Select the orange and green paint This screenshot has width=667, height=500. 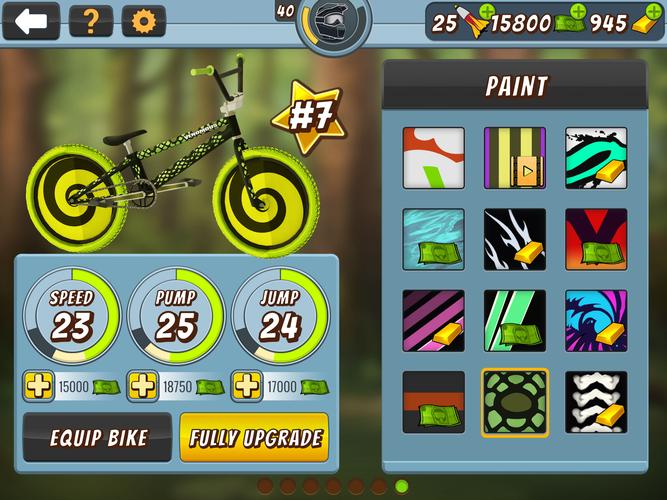point(434,157)
